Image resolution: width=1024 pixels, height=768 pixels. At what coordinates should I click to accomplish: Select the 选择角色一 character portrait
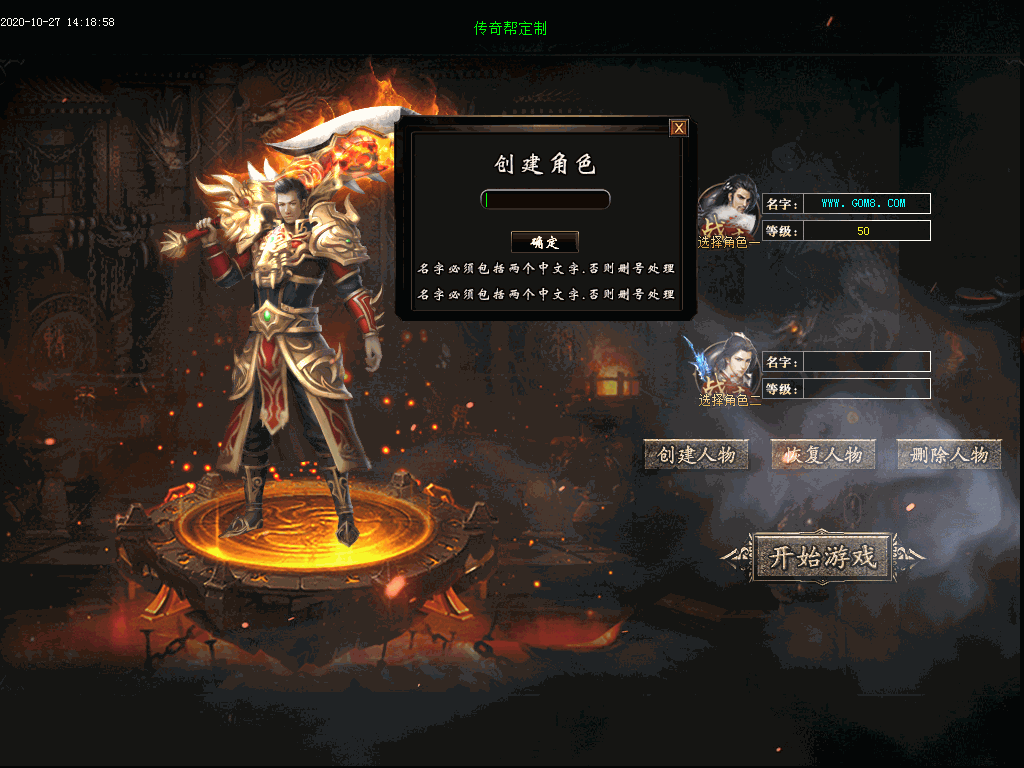point(728,211)
